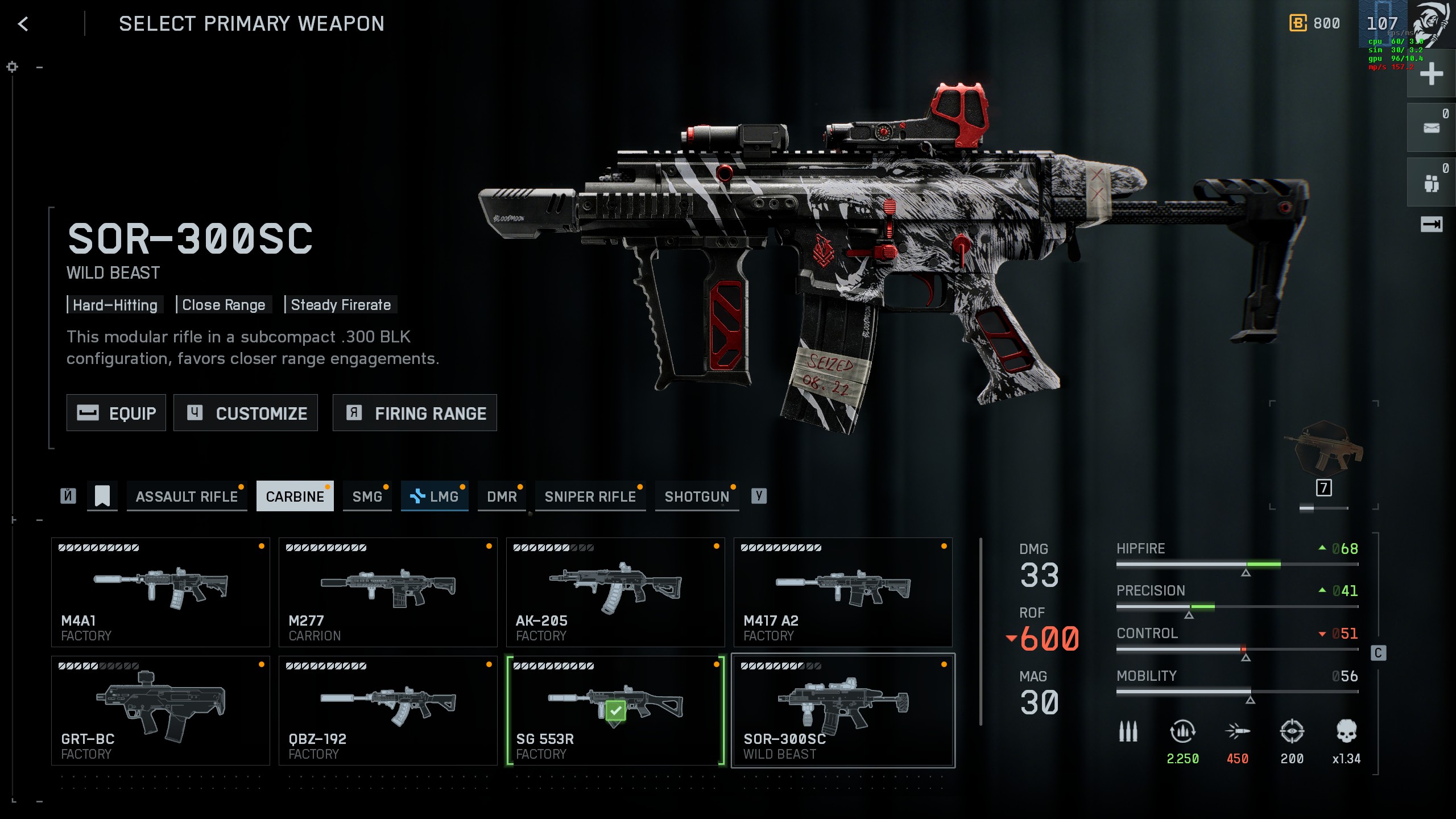
Task: Switch to the Assault Rifle tab
Action: coord(187,497)
